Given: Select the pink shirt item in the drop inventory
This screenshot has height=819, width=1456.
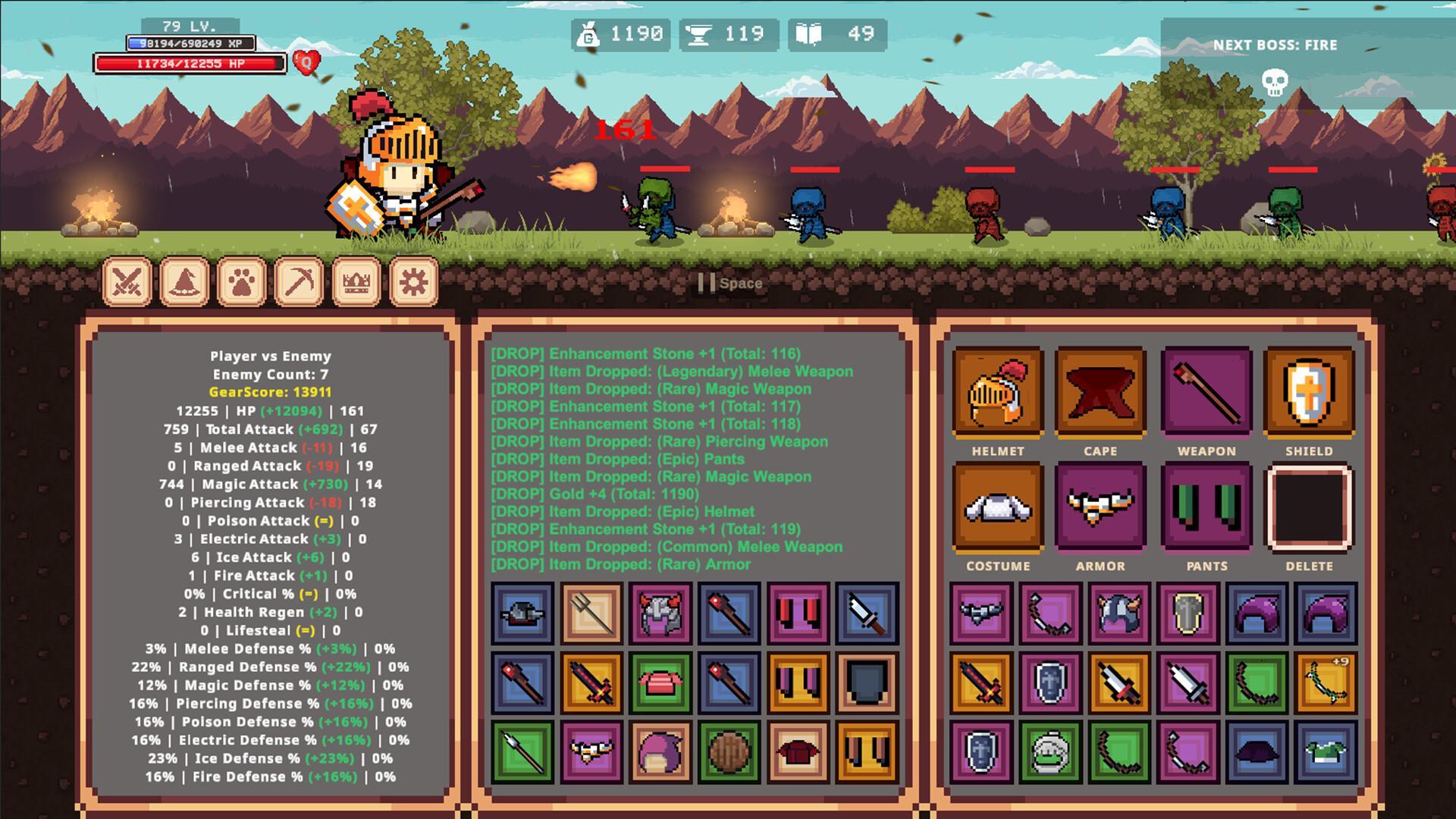Looking at the screenshot, I should click(661, 681).
